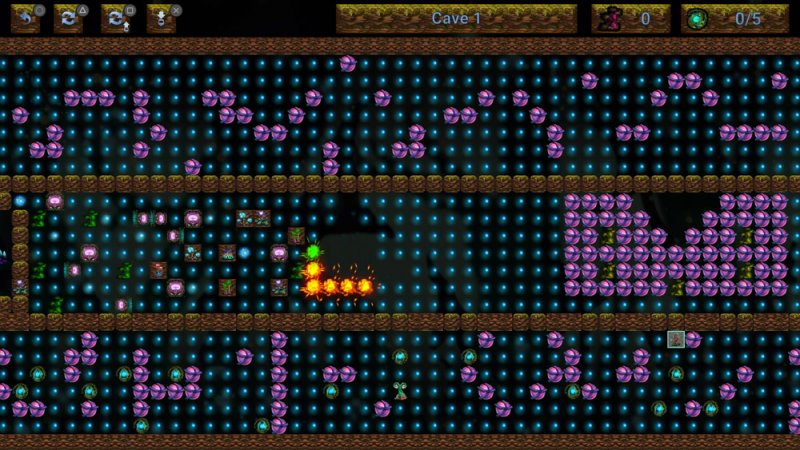
Task: Click the downward arrow button
Action: 161,18
